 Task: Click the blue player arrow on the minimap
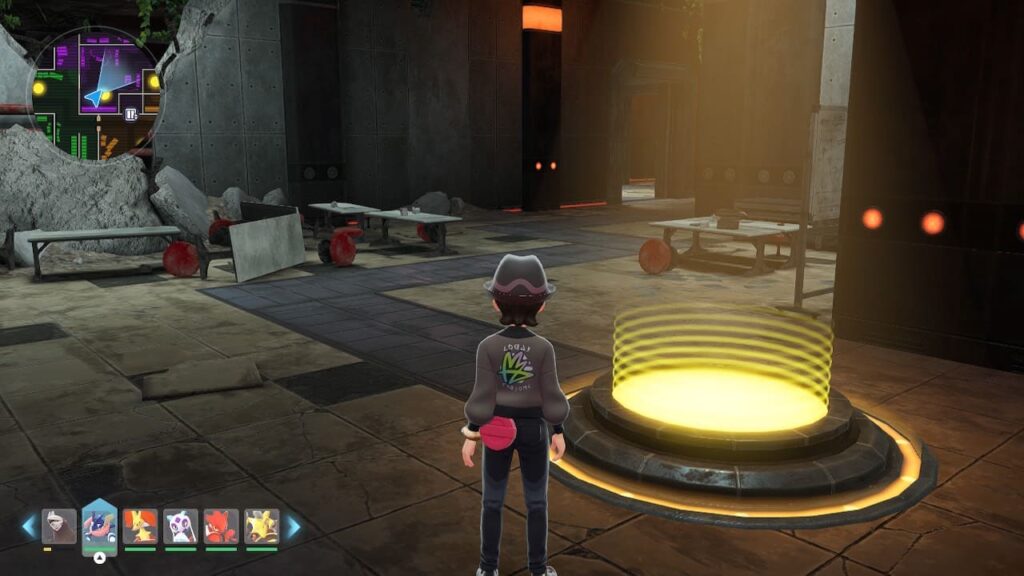point(99,96)
